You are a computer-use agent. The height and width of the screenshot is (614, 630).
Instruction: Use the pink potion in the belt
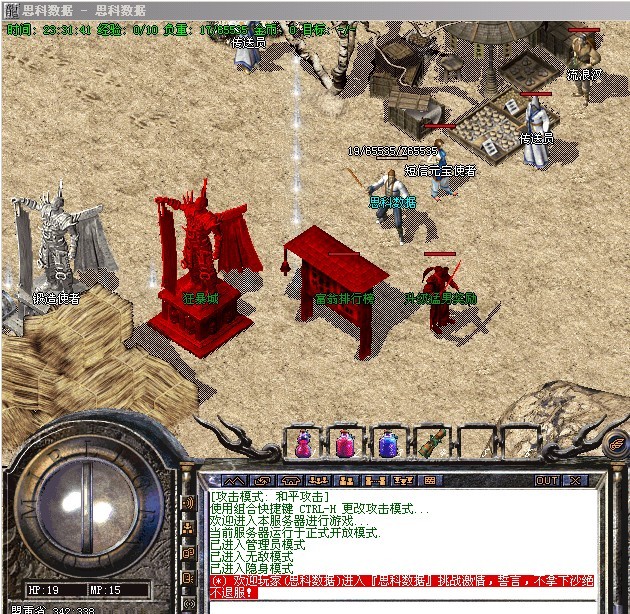click(x=347, y=444)
